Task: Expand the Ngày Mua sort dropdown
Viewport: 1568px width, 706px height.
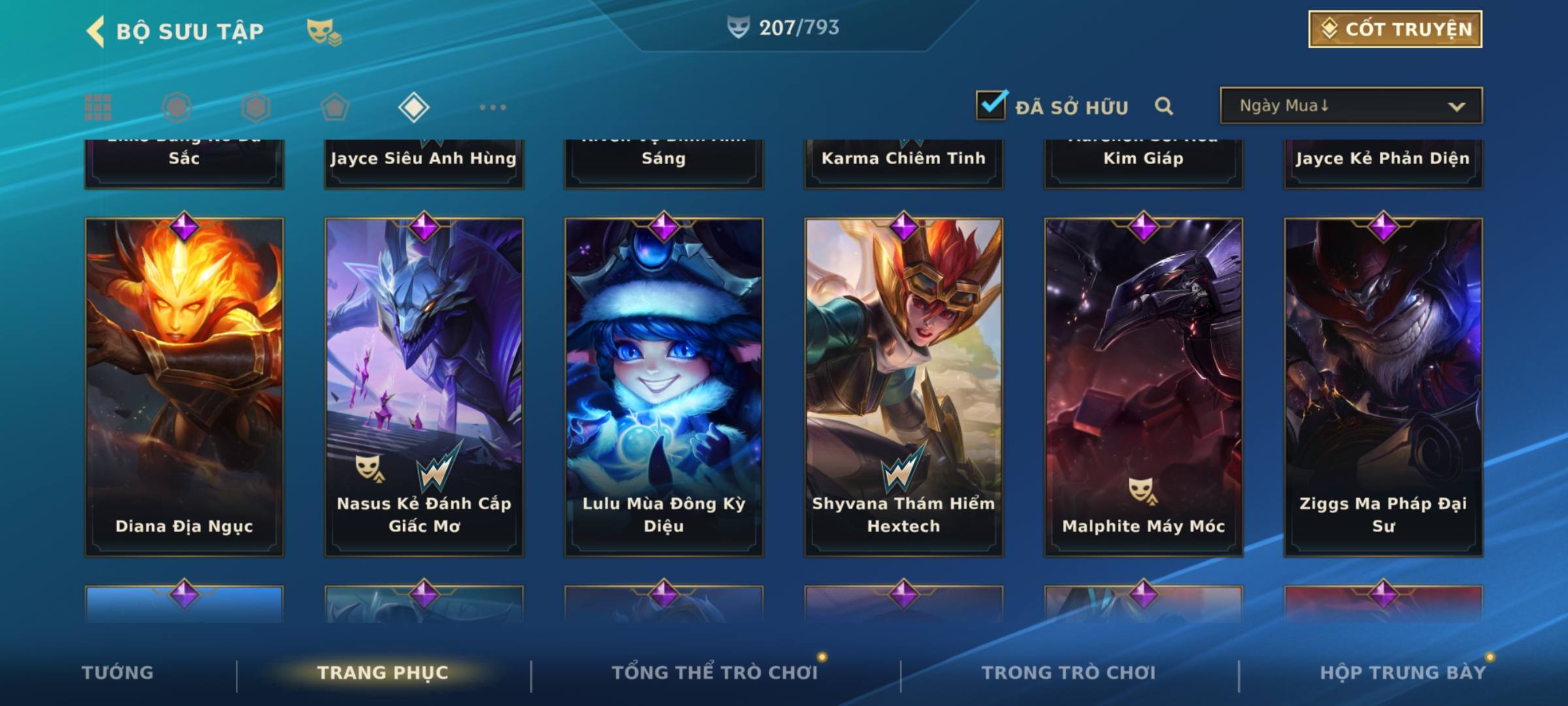Action: pos(1351,106)
